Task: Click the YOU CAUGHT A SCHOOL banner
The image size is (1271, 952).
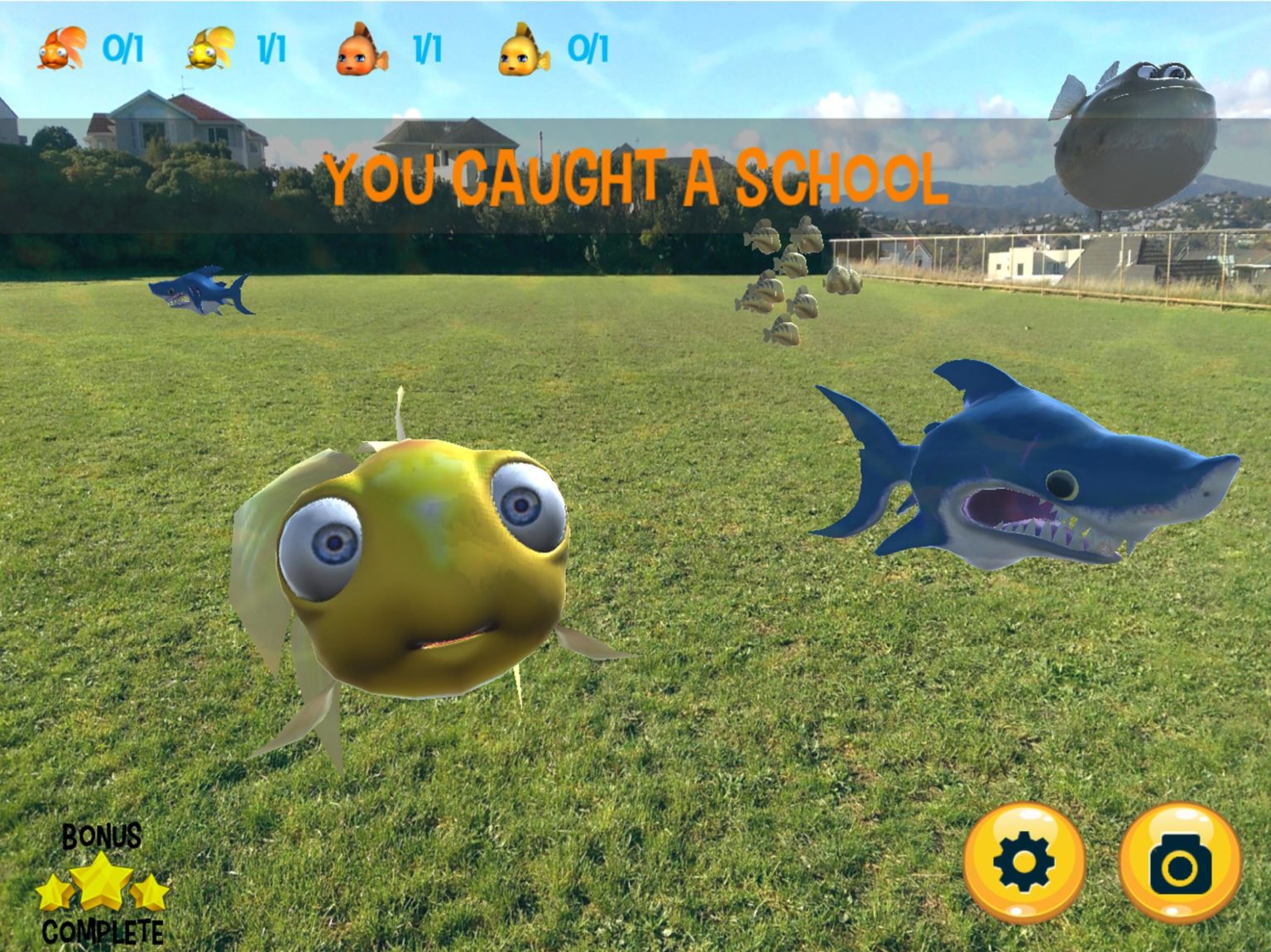Action: (637, 178)
